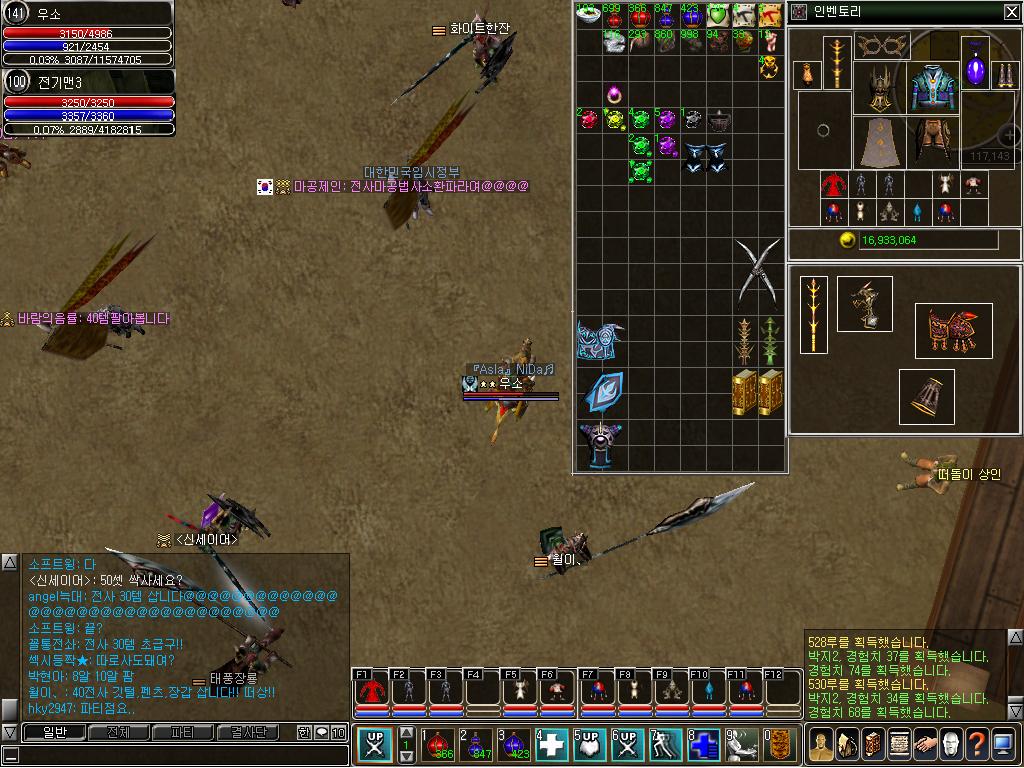Select the 일반 chat tab

tap(54, 733)
